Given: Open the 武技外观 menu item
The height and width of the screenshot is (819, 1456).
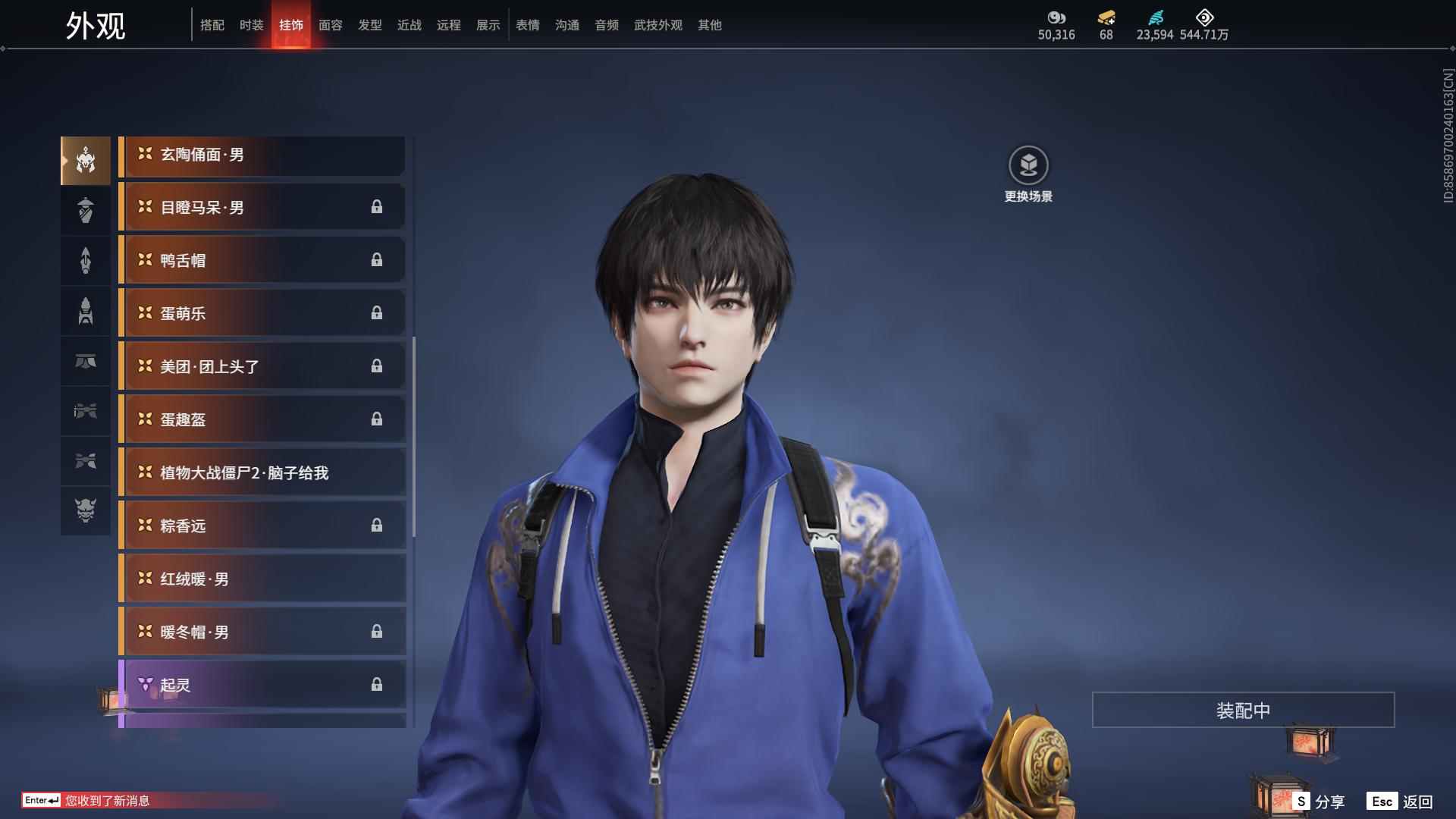Looking at the screenshot, I should point(657,24).
